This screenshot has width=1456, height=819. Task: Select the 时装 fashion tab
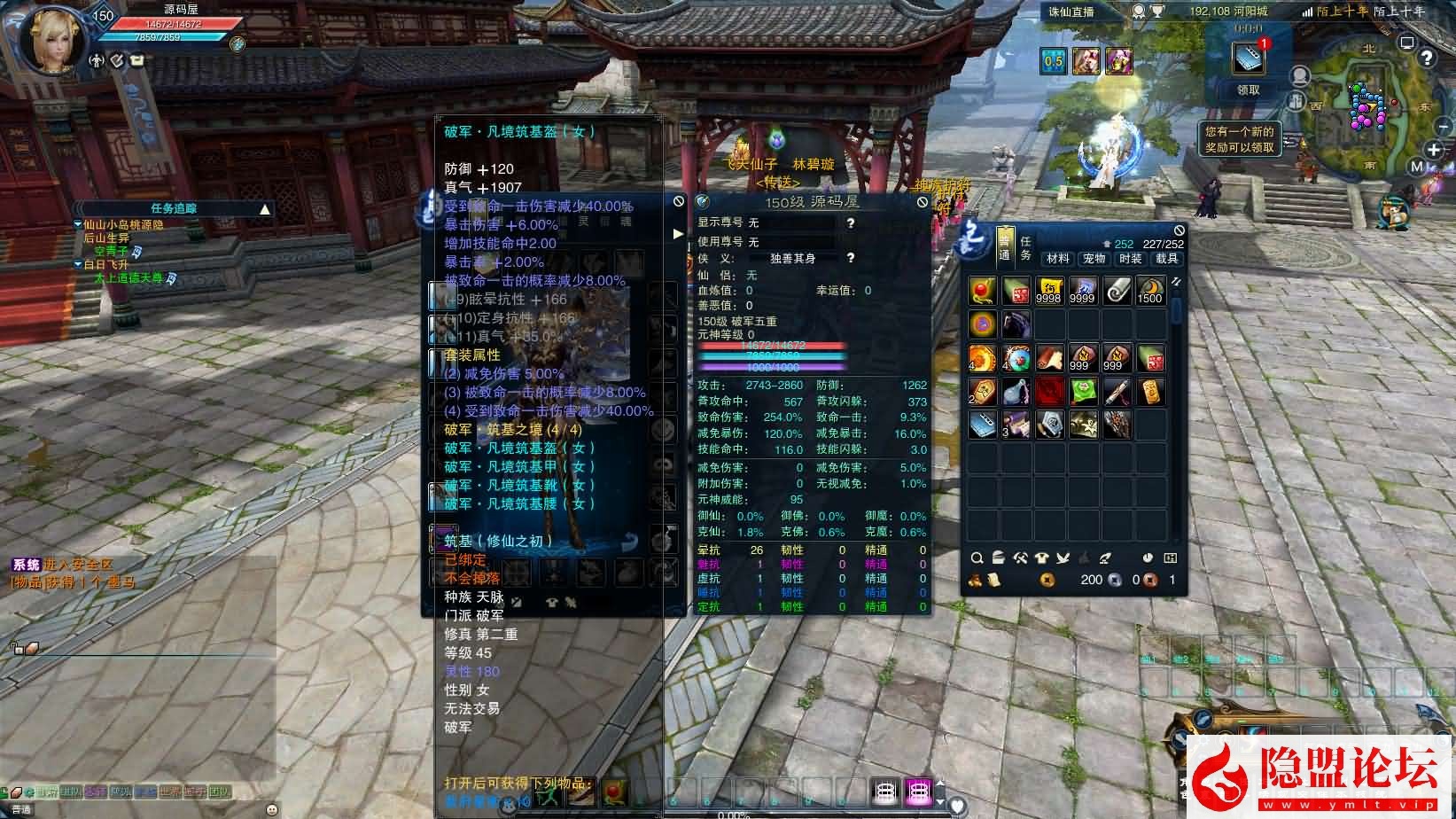(x=1131, y=258)
